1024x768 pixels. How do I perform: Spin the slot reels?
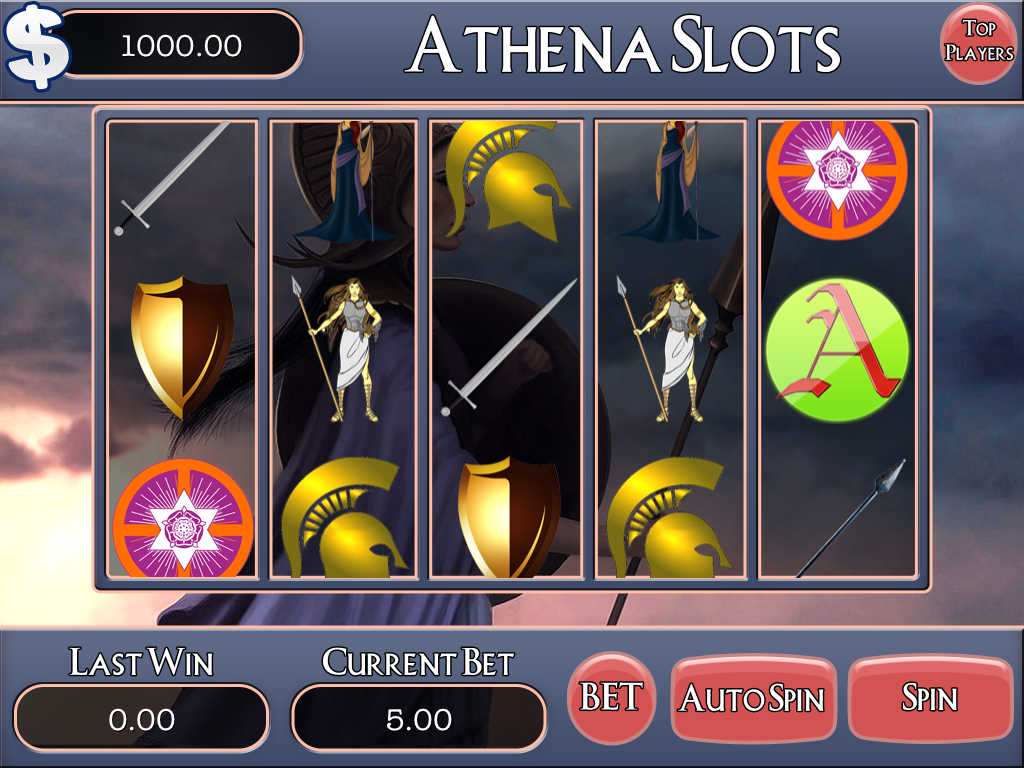[929, 698]
